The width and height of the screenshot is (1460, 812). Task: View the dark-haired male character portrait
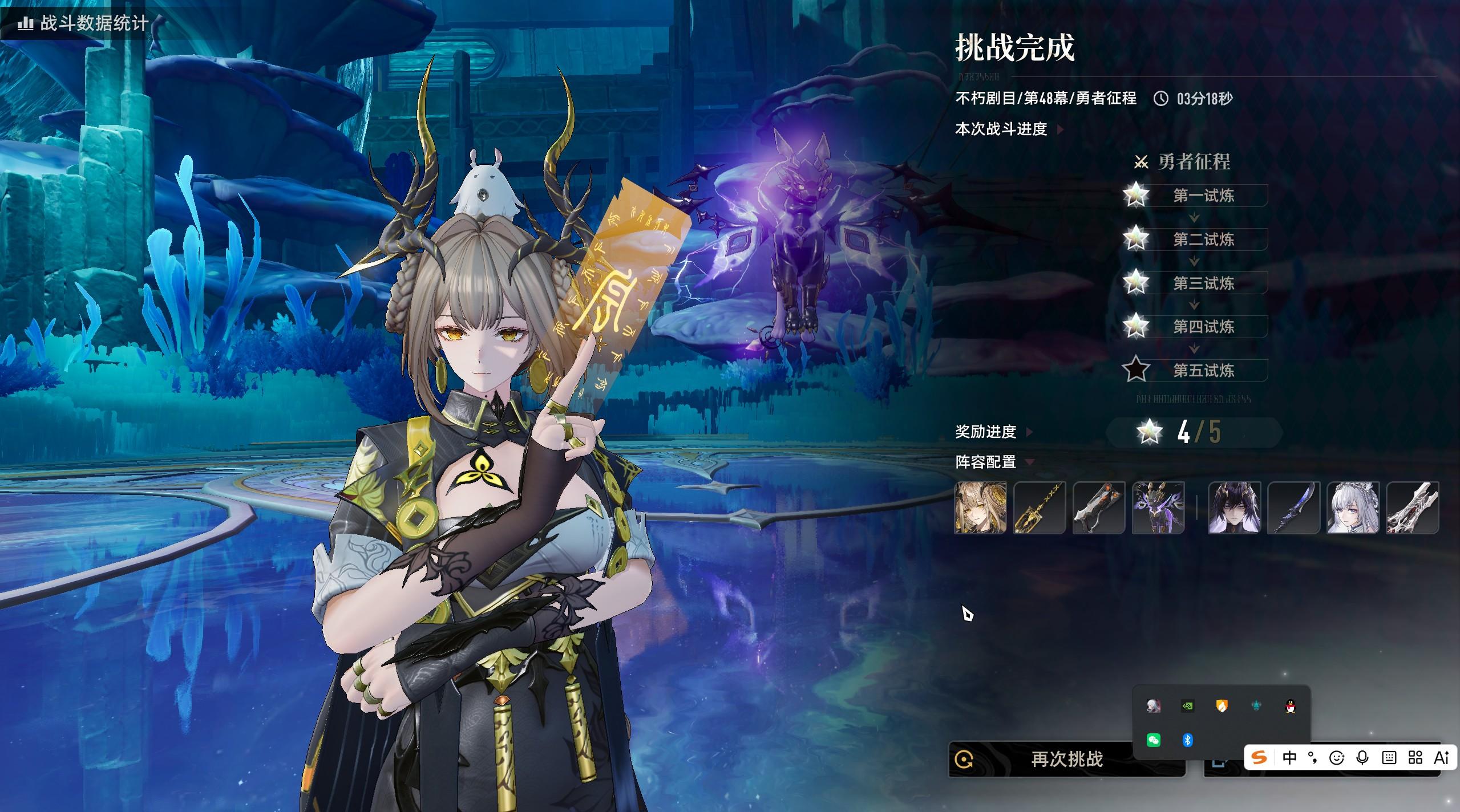click(1234, 507)
